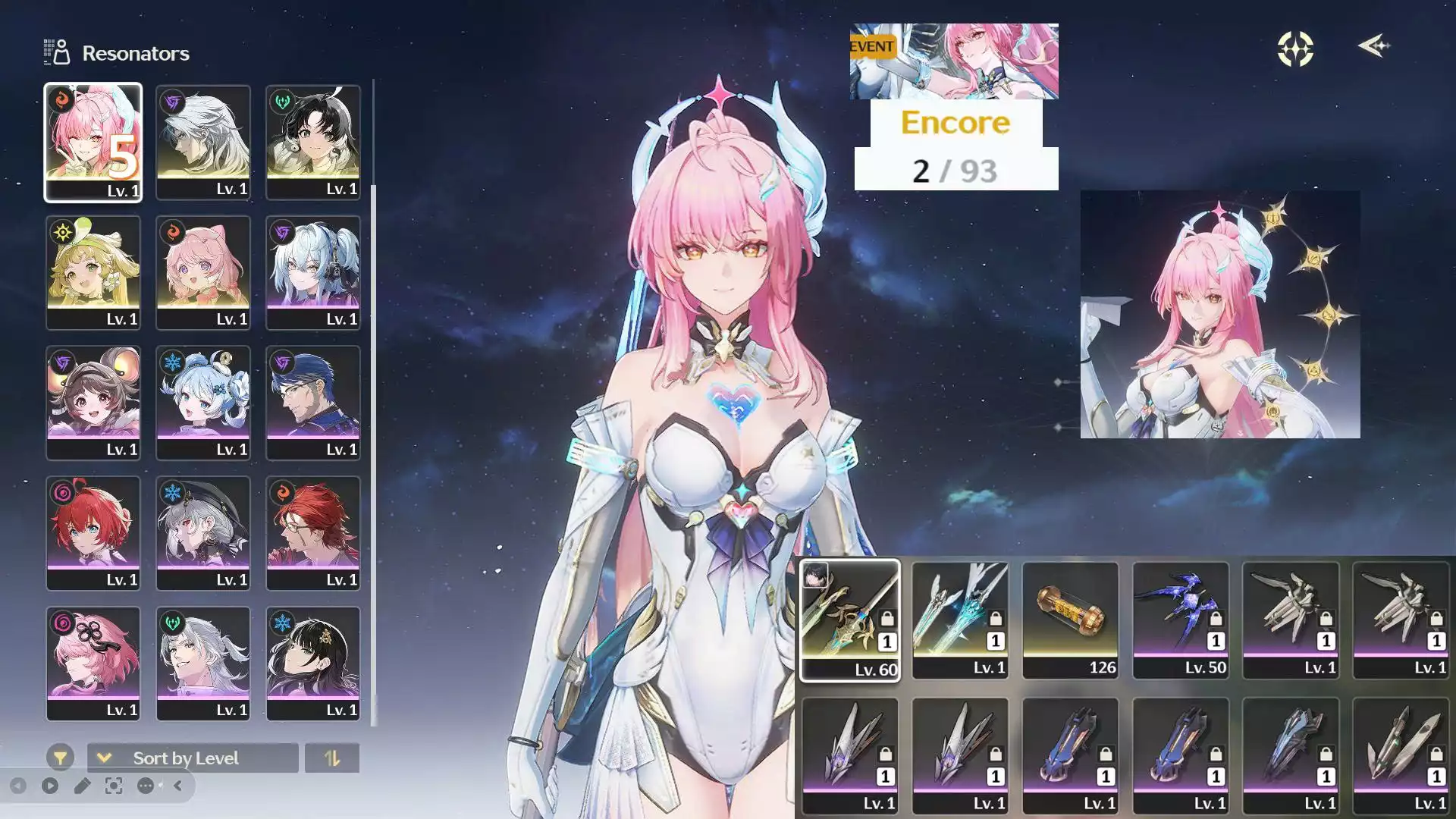Choose the brown-haired girl with mouse ears

point(93,403)
